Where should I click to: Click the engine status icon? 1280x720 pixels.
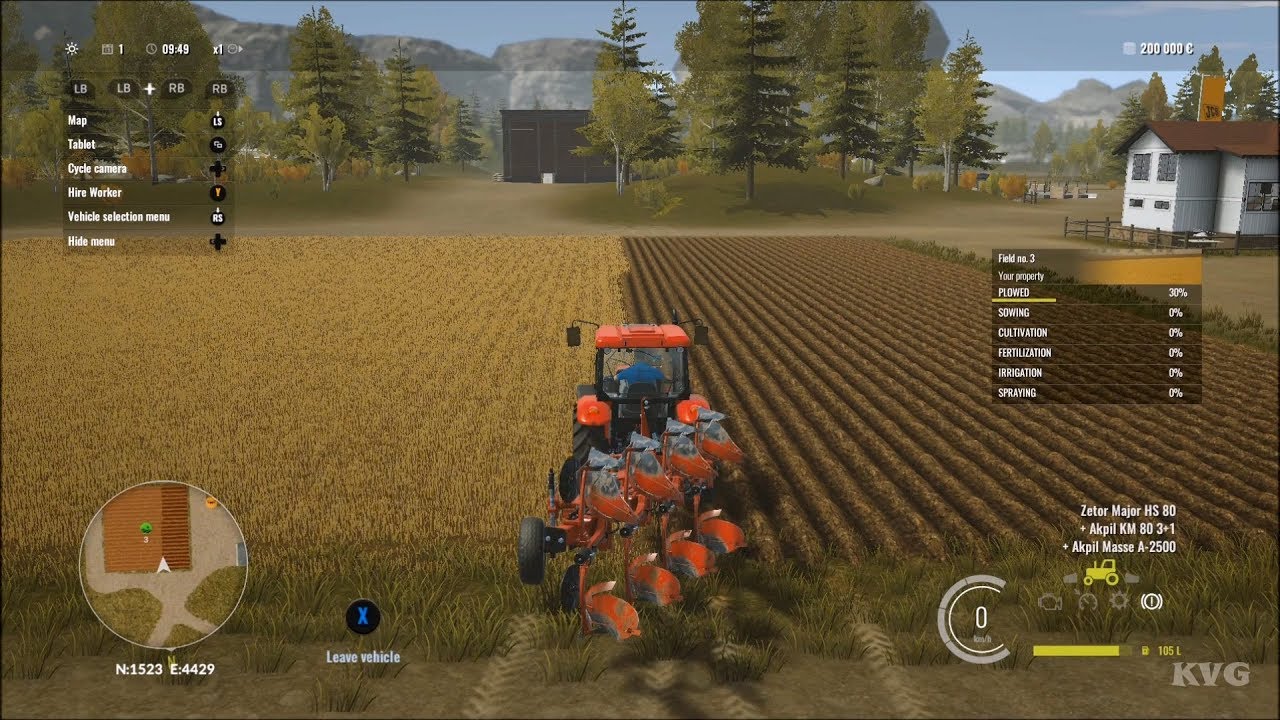pos(1050,601)
